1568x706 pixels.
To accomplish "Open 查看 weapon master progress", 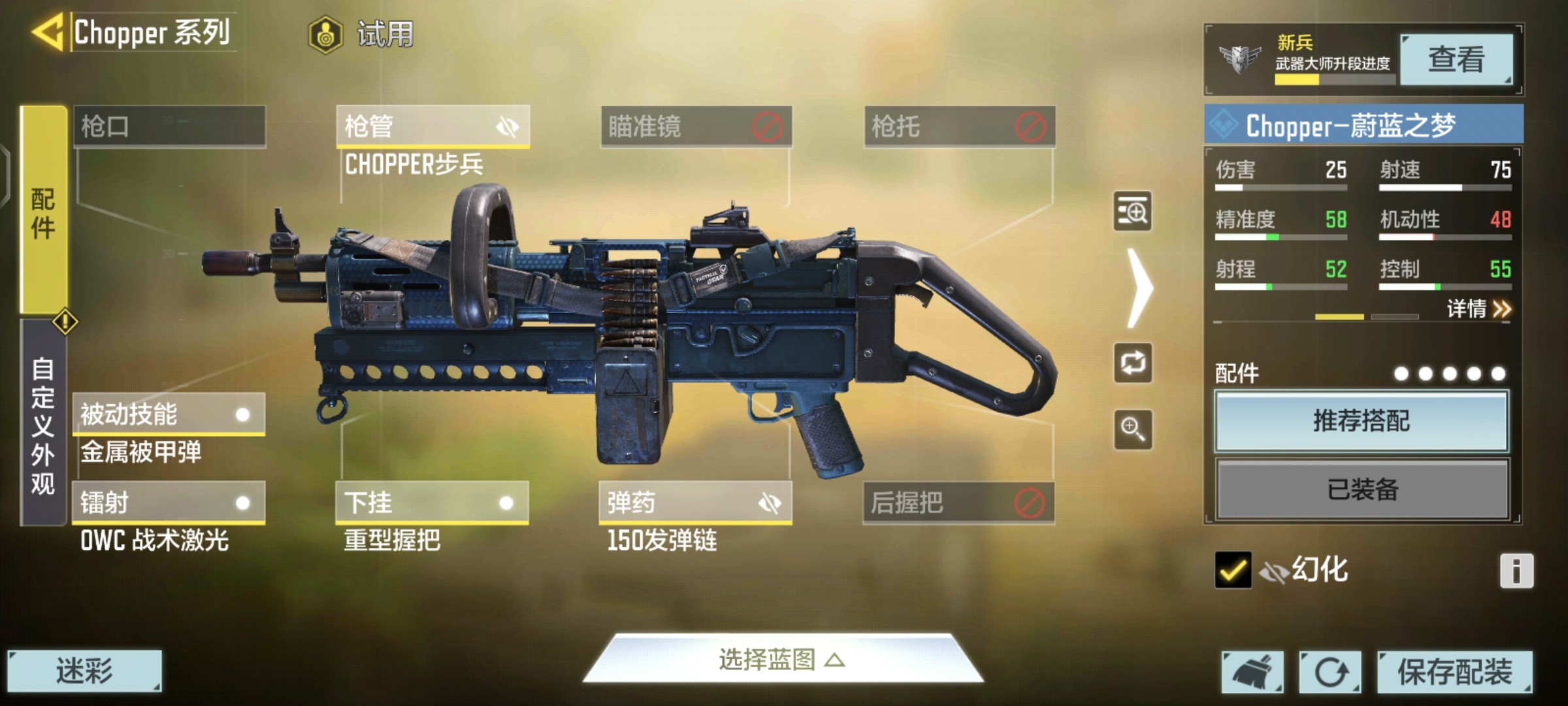I will click(1456, 59).
